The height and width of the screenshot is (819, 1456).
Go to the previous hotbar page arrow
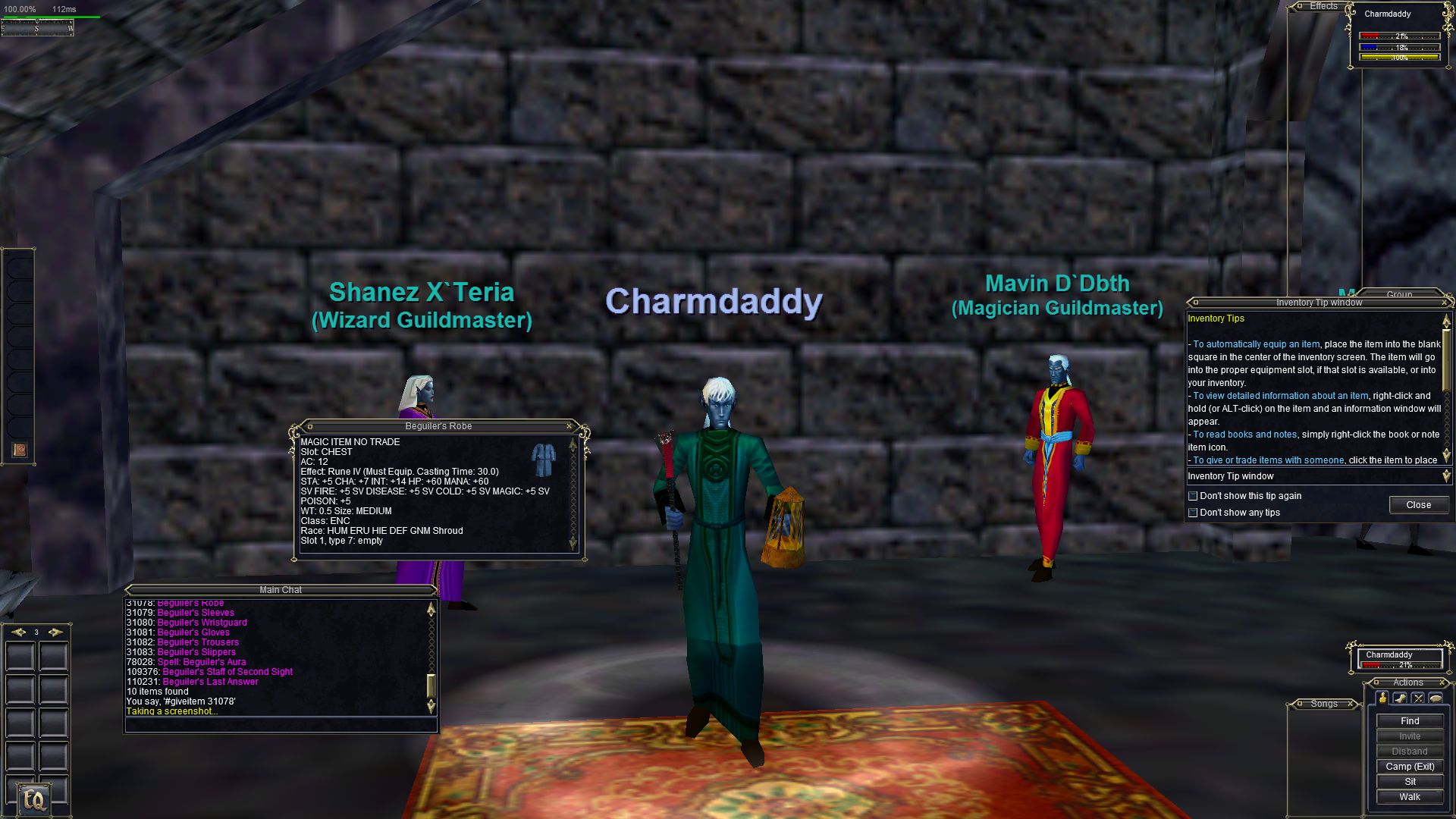pos(18,632)
